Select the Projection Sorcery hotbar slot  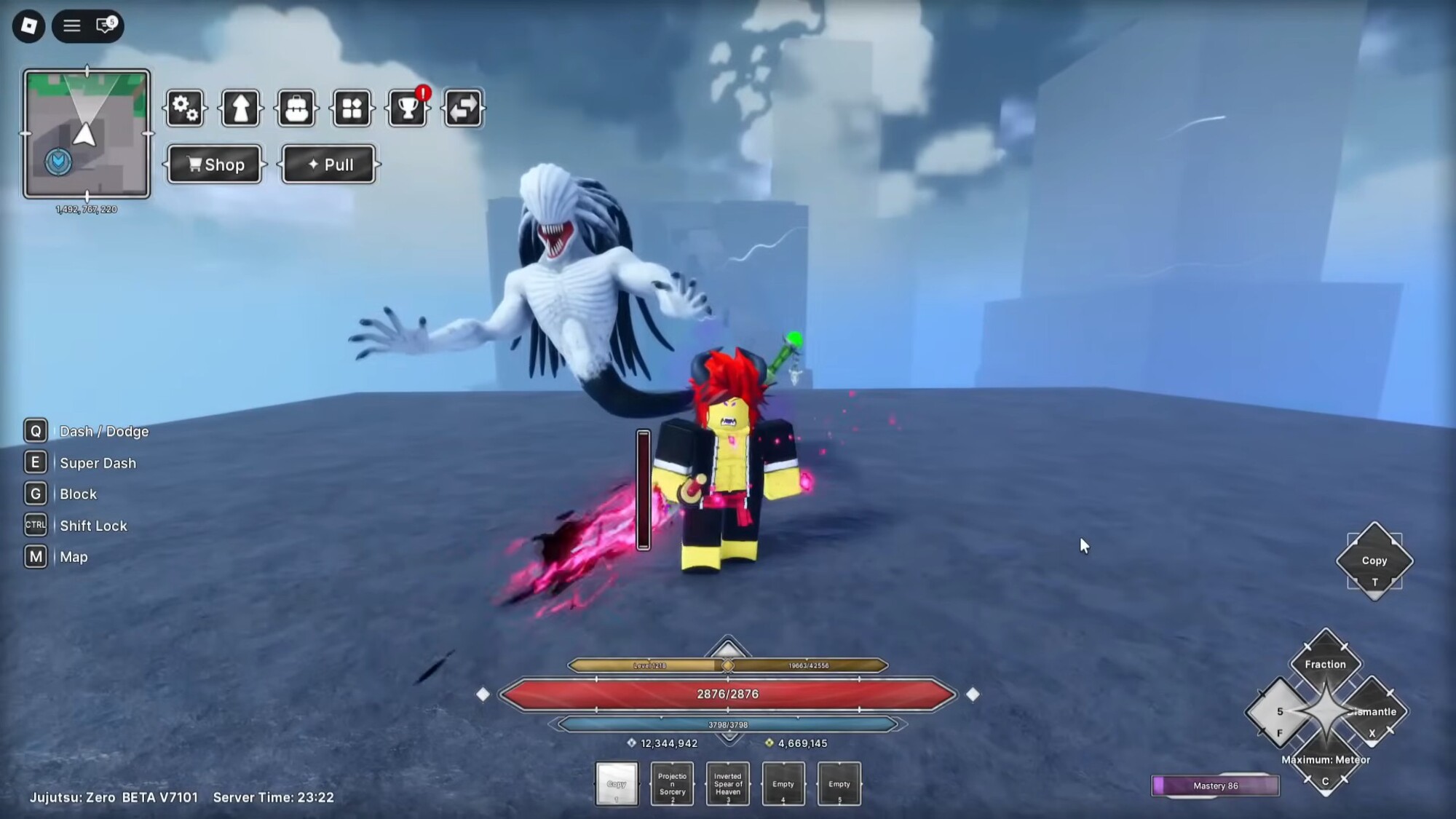pyautogui.click(x=672, y=784)
